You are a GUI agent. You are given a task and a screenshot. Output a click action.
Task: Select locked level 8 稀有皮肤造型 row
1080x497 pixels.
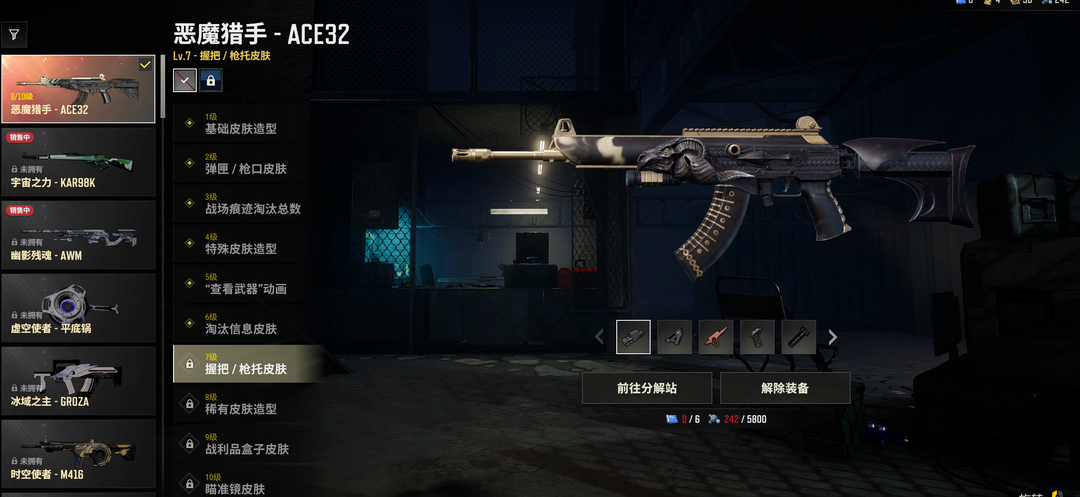coord(246,404)
